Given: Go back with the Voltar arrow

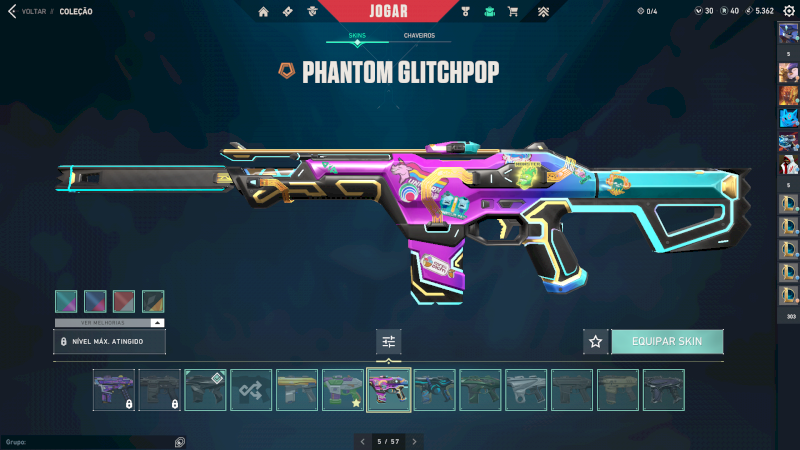Looking at the screenshot, I should pyautogui.click(x=12, y=11).
